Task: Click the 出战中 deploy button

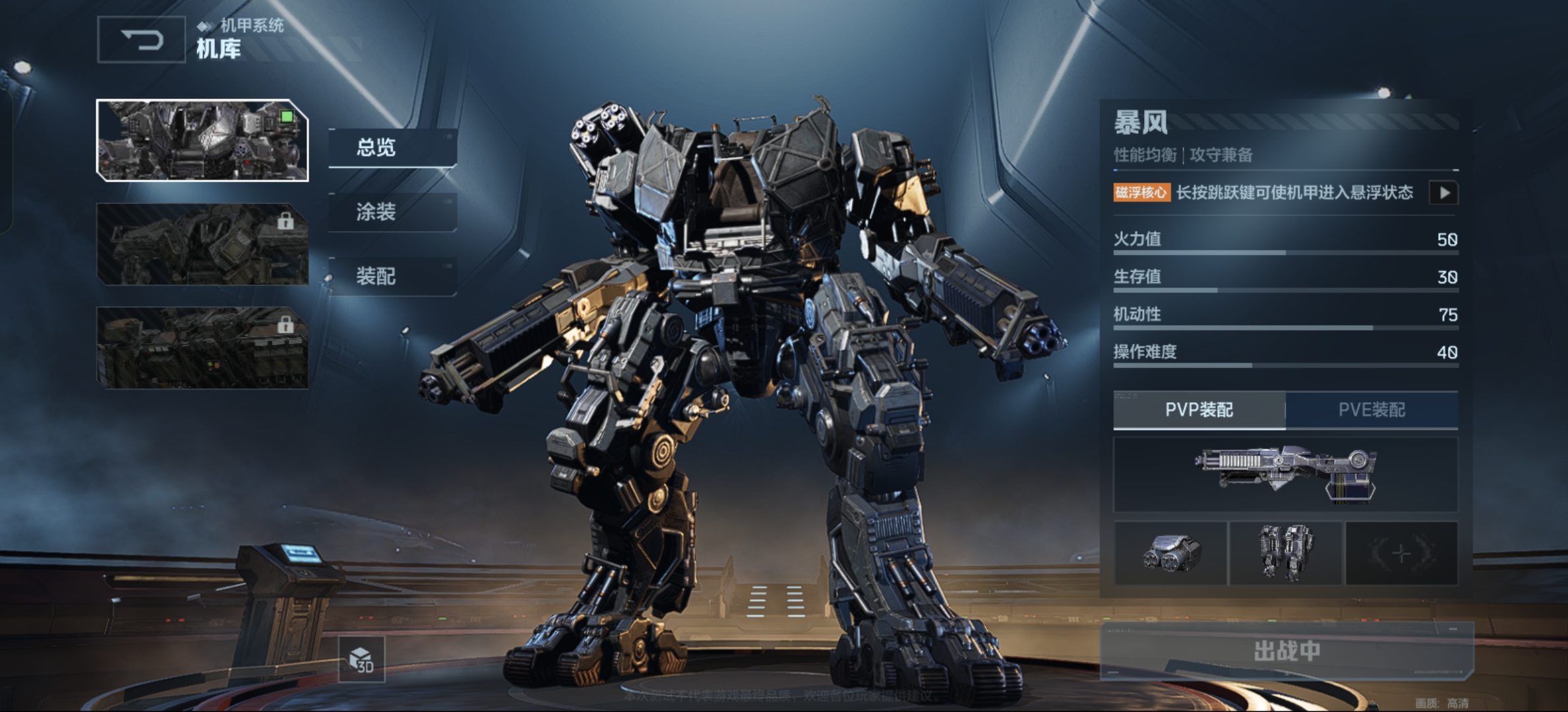Action: click(1286, 651)
